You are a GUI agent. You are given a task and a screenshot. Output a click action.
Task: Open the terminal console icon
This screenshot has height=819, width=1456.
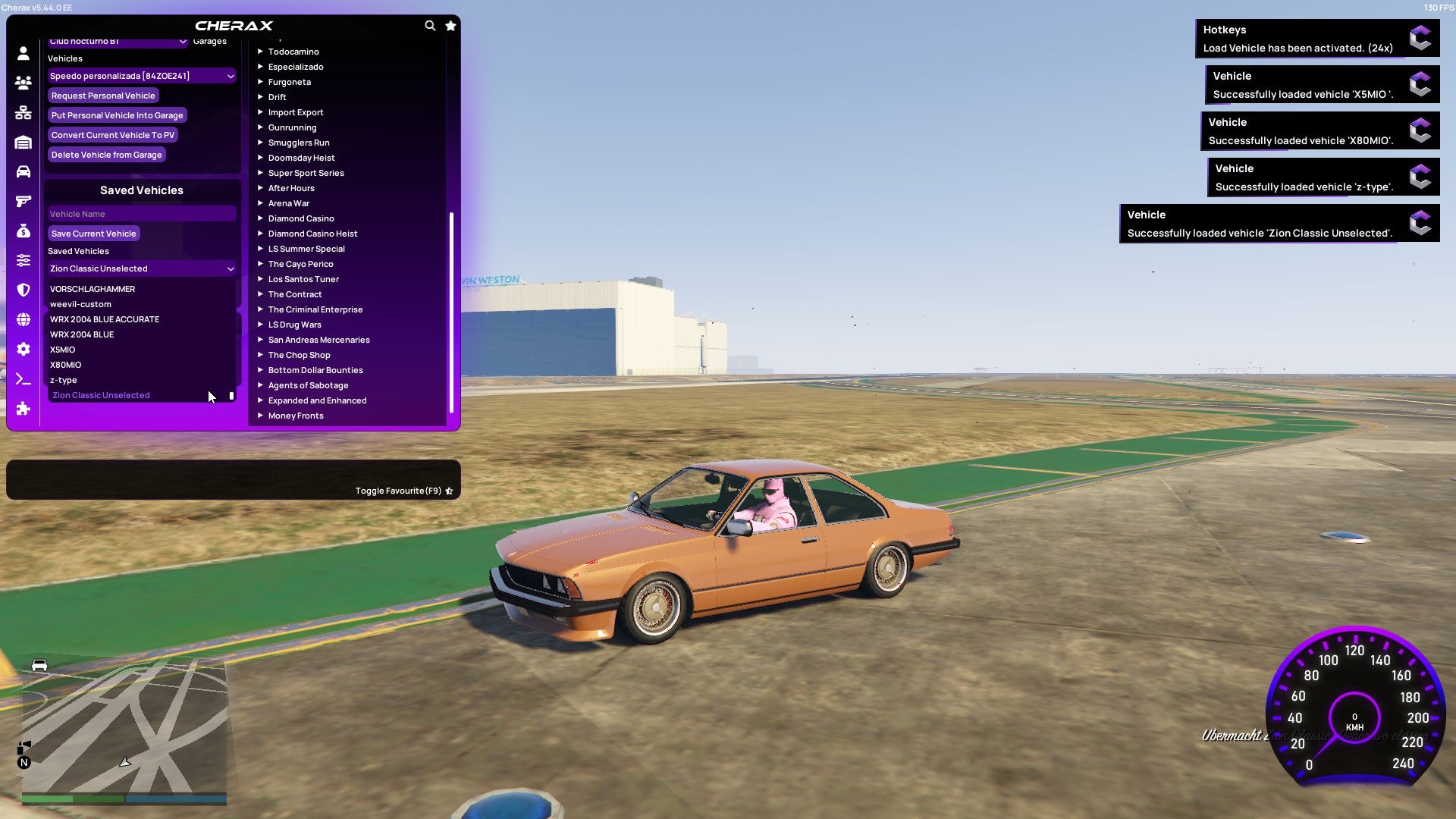[x=23, y=379]
